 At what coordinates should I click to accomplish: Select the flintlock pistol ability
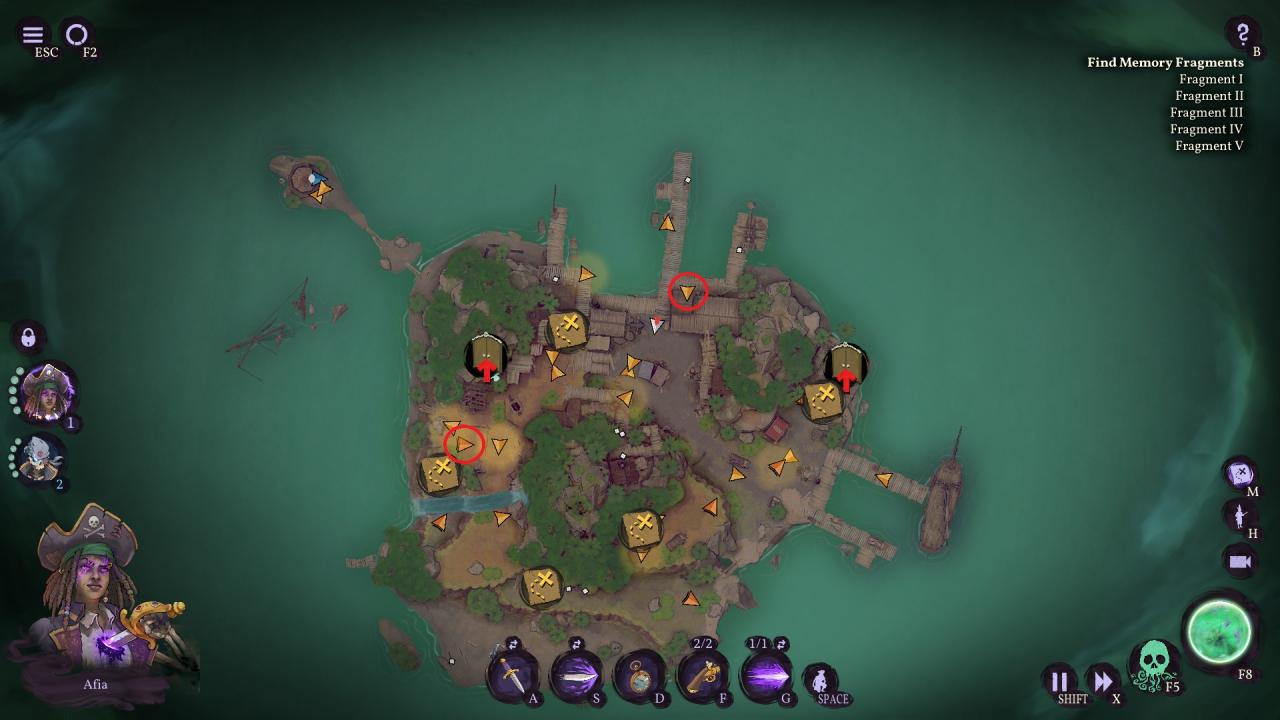tap(703, 676)
